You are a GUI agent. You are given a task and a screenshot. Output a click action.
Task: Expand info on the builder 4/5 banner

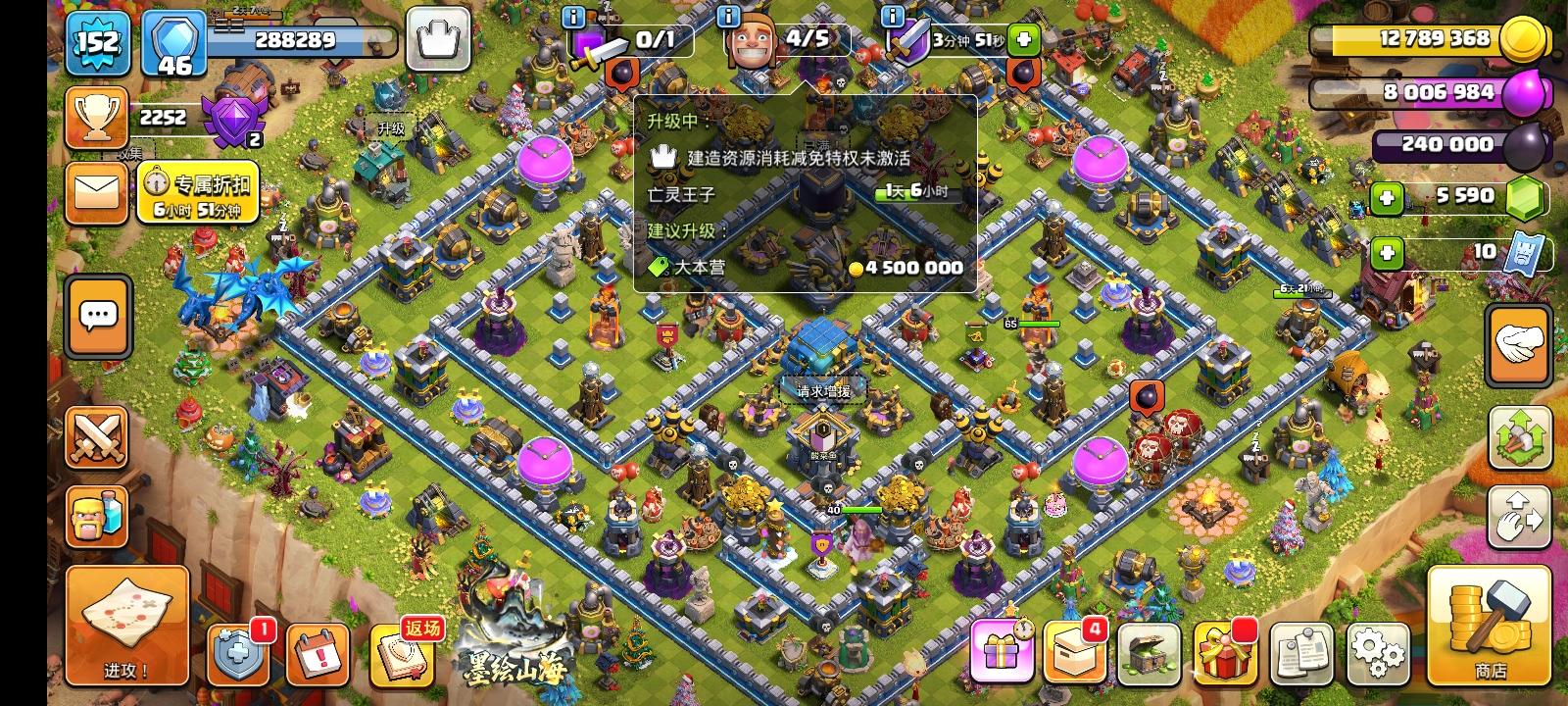(x=727, y=17)
